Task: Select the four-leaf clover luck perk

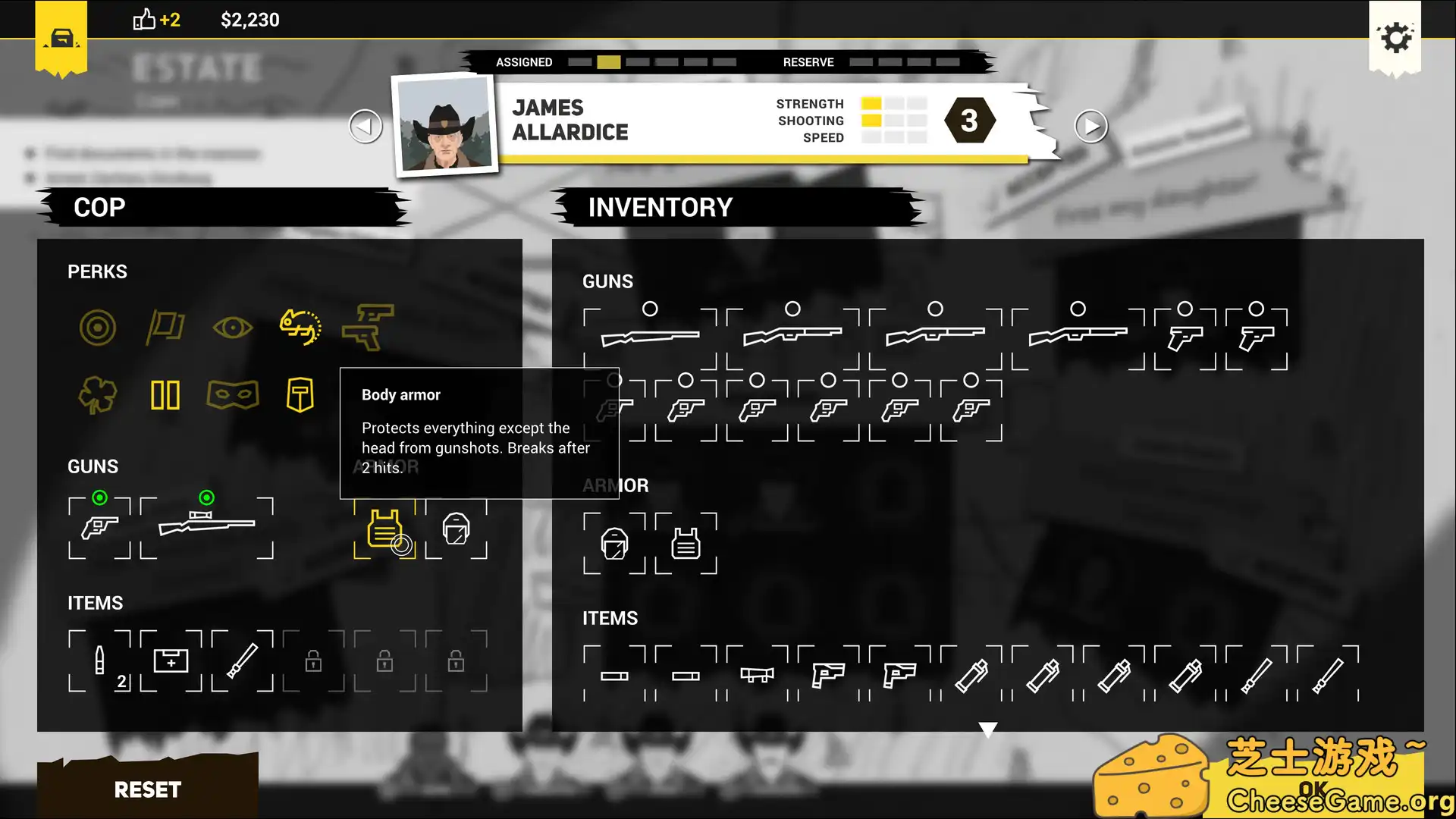Action: (97, 394)
